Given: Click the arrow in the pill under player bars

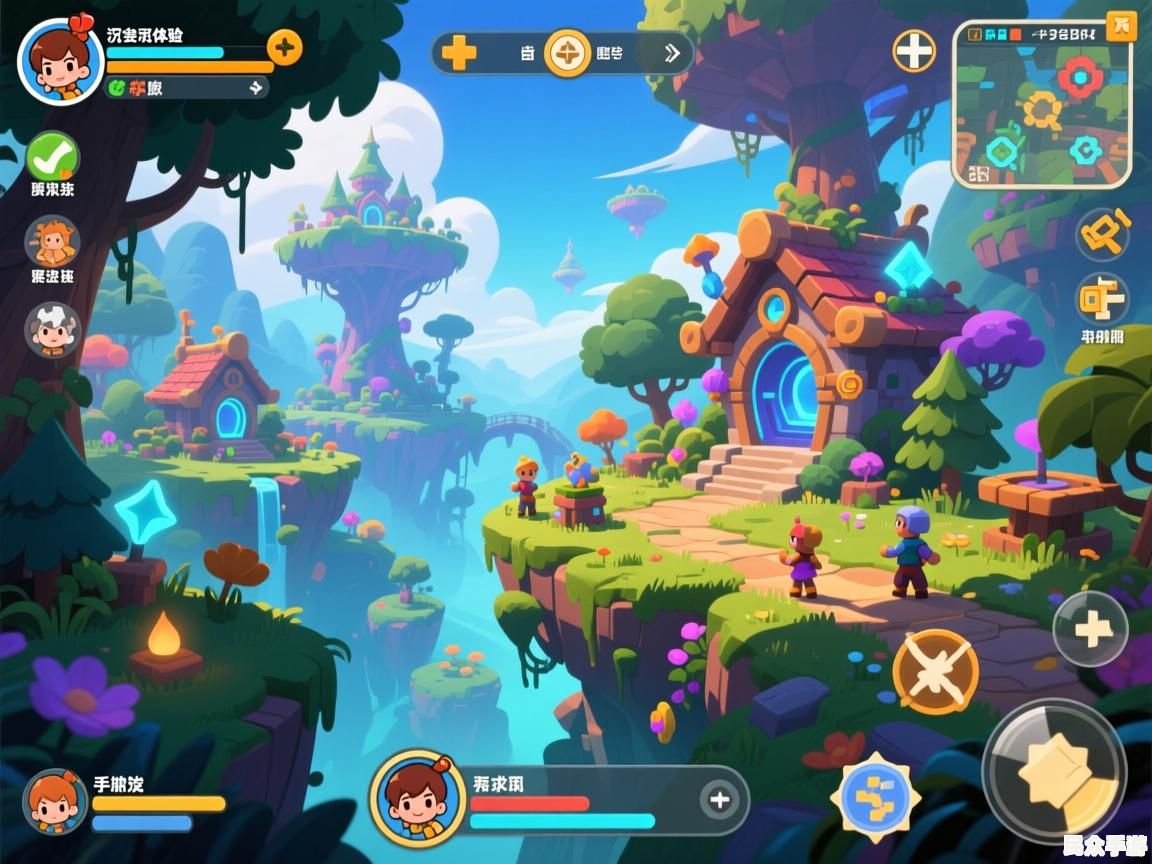Looking at the screenshot, I should (255, 88).
